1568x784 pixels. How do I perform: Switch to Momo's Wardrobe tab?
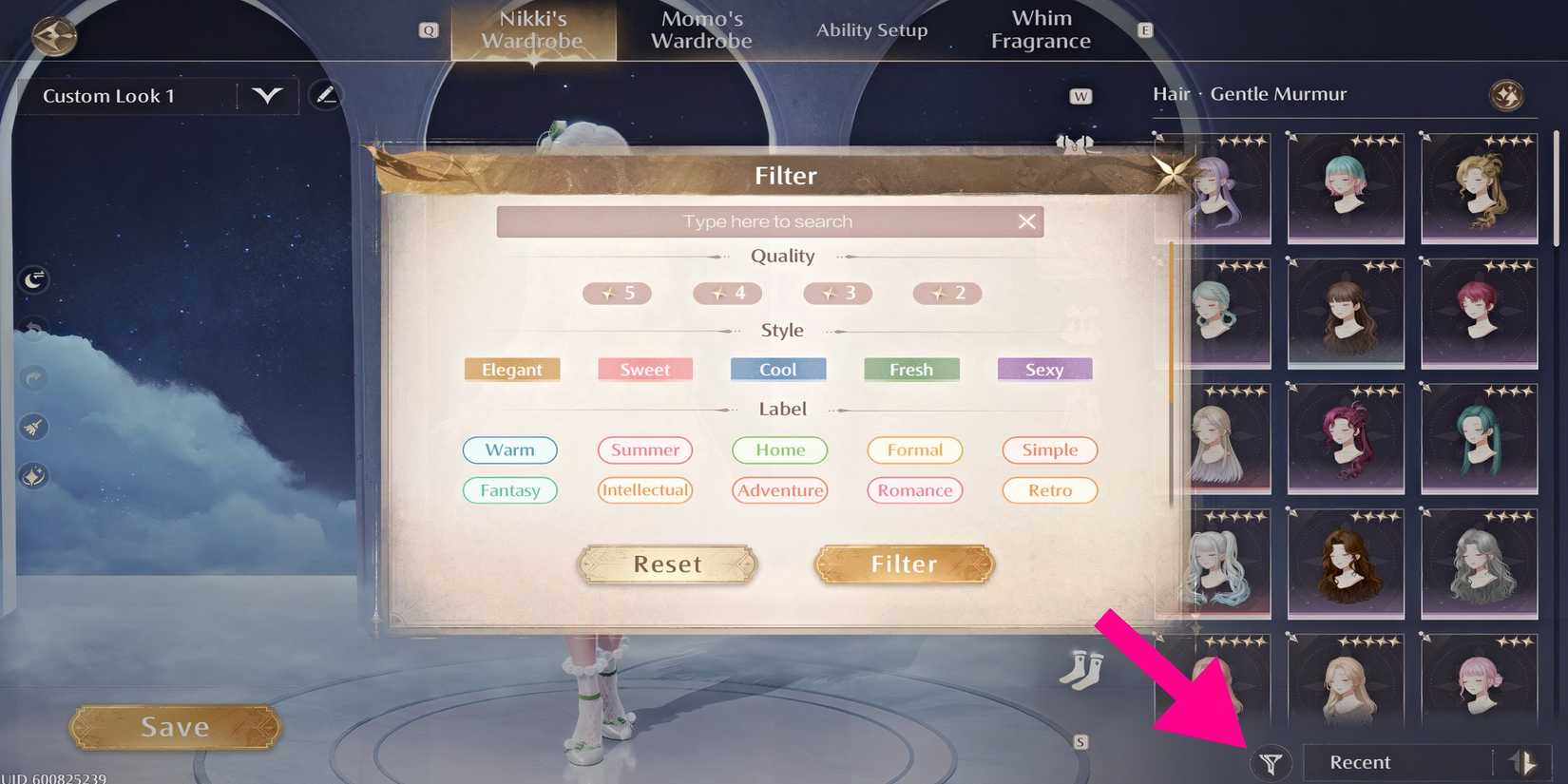tap(700, 29)
